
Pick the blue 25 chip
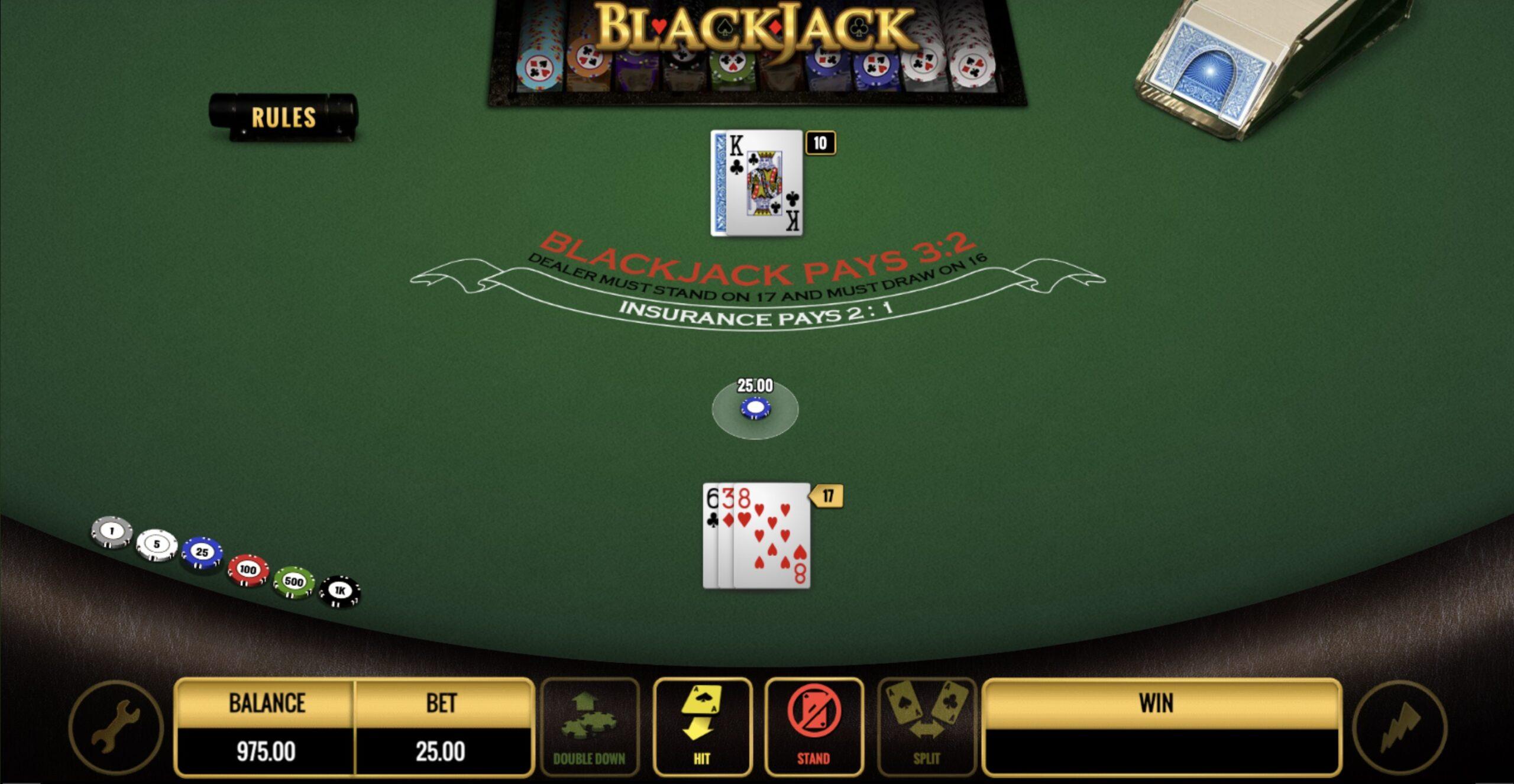(202, 552)
